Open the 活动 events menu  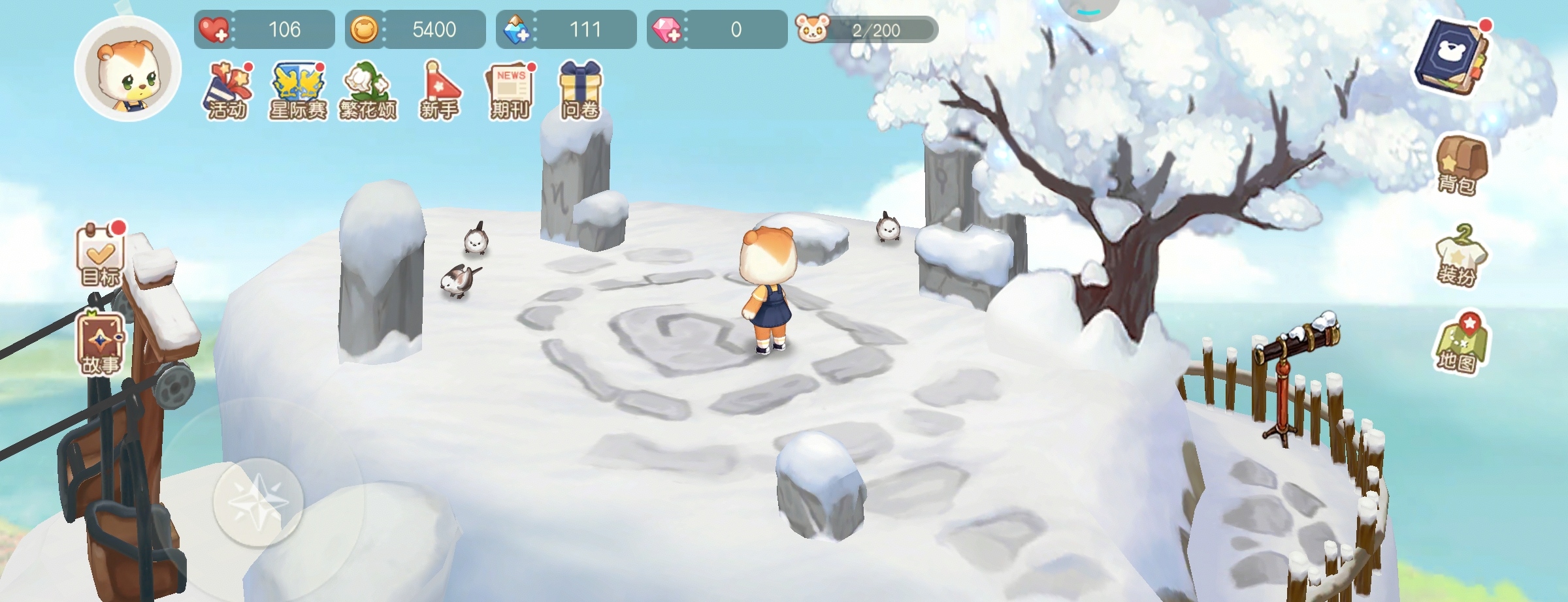coord(227,91)
